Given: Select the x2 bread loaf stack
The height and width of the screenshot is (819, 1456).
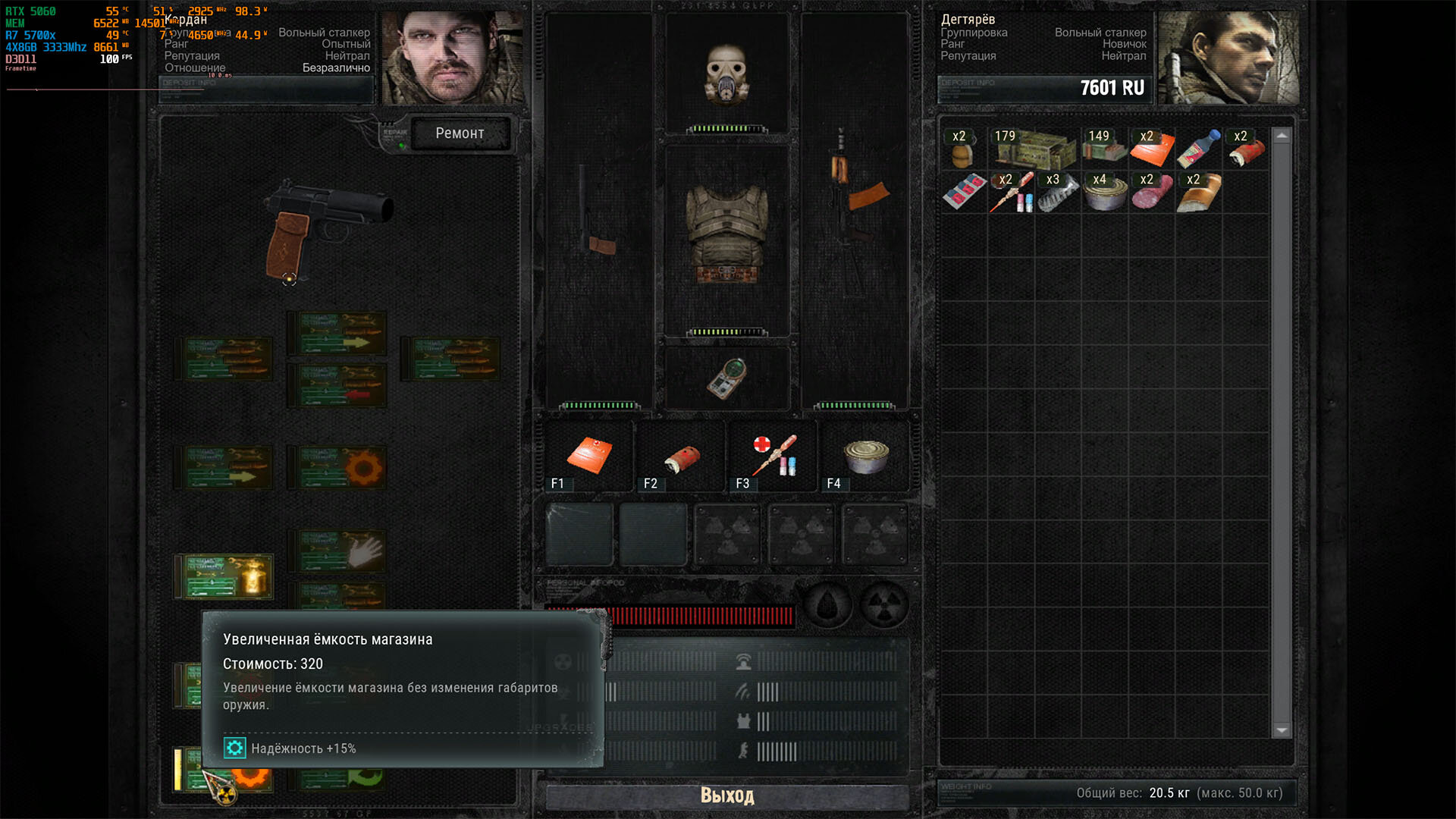Looking at the screenshot, I should click(x=1199, y=193).
